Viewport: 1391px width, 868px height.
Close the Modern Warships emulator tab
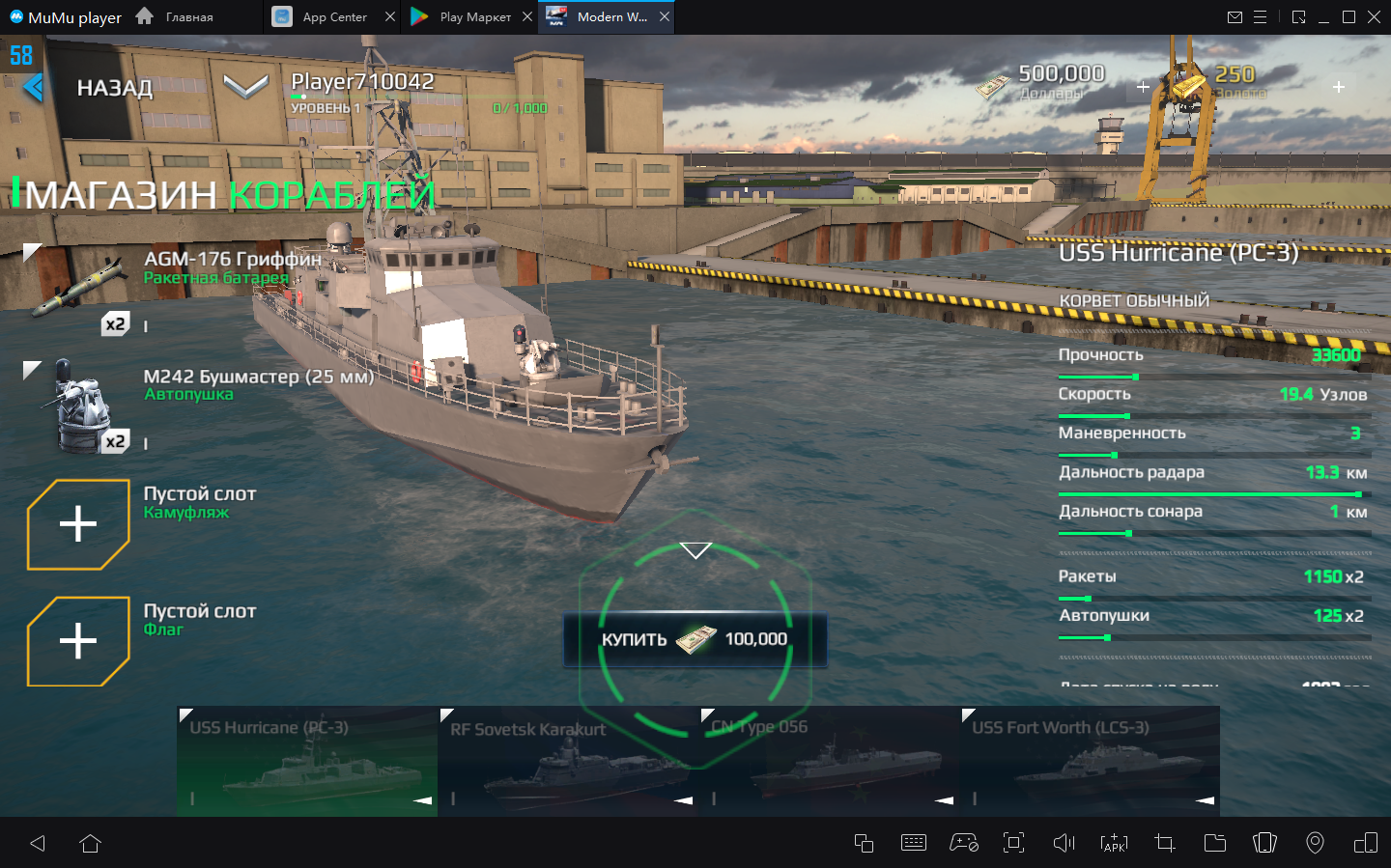[x=665, y=17]
